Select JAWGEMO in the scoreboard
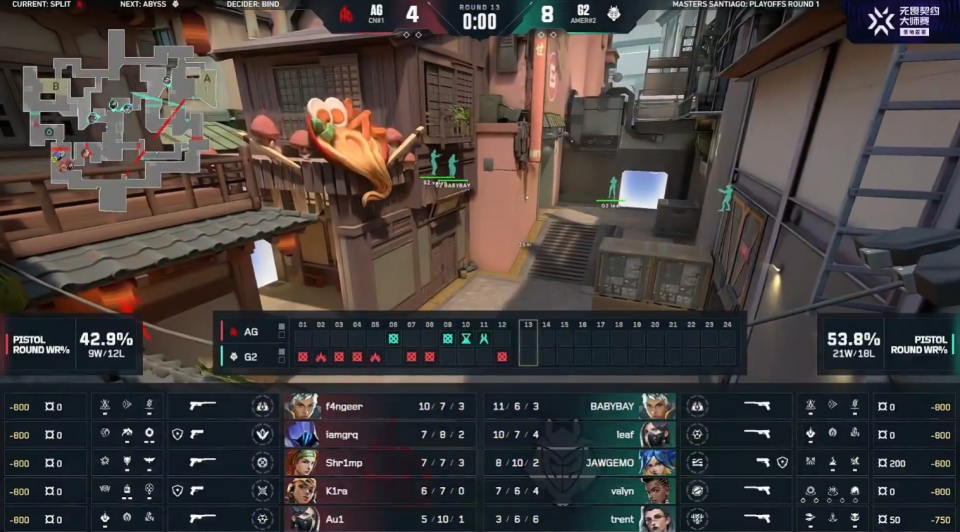 [x=580, y=463]
